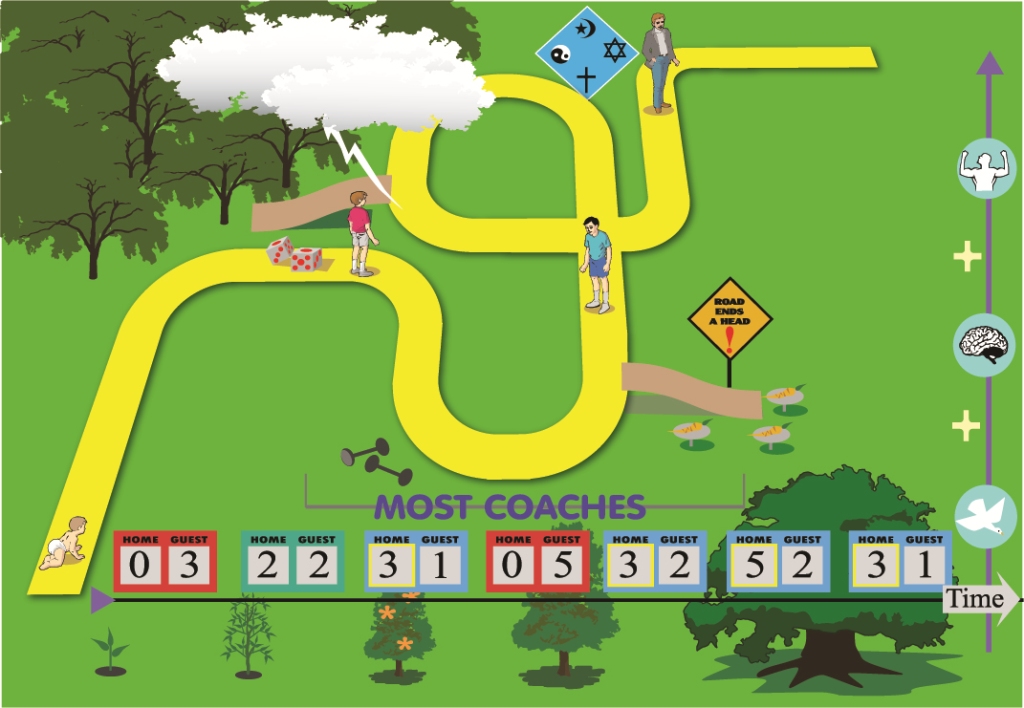Viewport: 1024px width, 708px height.
Task: Choose the white dove icon
Action: pos(986,515)
